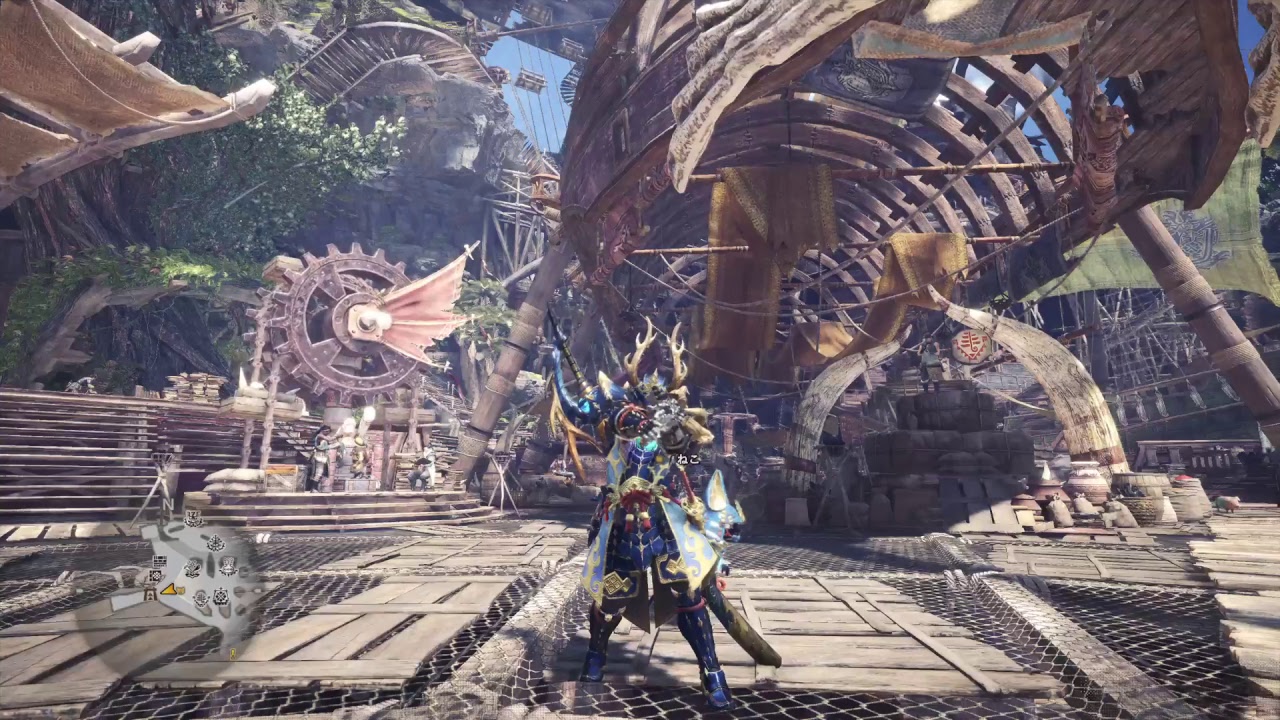Screen dimensions: 1280x720
Task: Click the Ecological Research icon on the minimap
Action: pyautogui.click(x=217, y=543)
